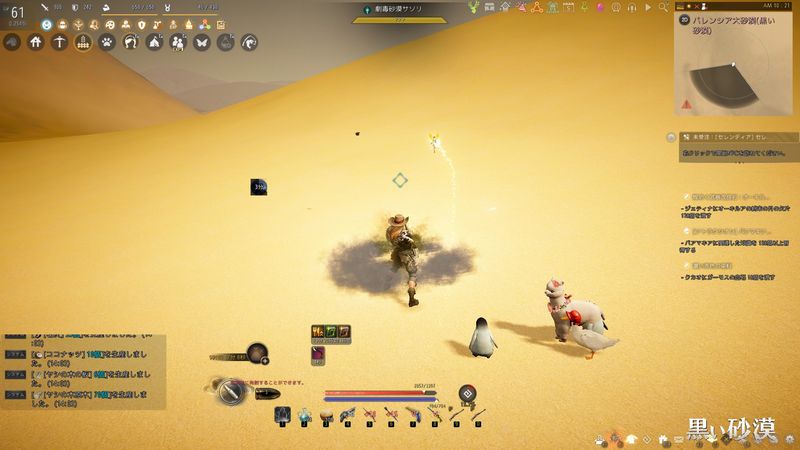Viewport: 800px width, 450px height.
Task: Click the gold antler icon in top bar
Action: (x=473, y=6)
